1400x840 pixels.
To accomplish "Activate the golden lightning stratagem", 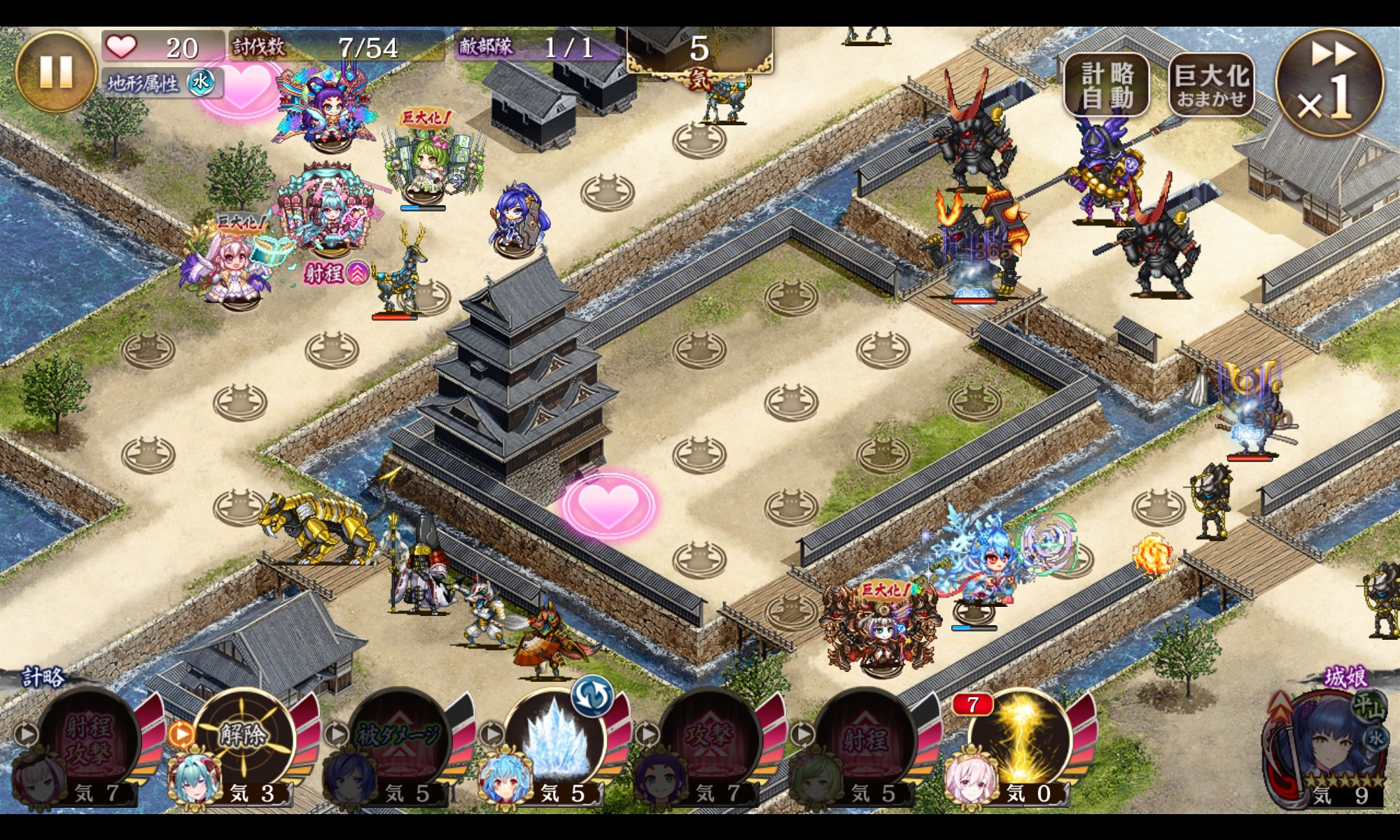I will click(x=1021, y=738).
